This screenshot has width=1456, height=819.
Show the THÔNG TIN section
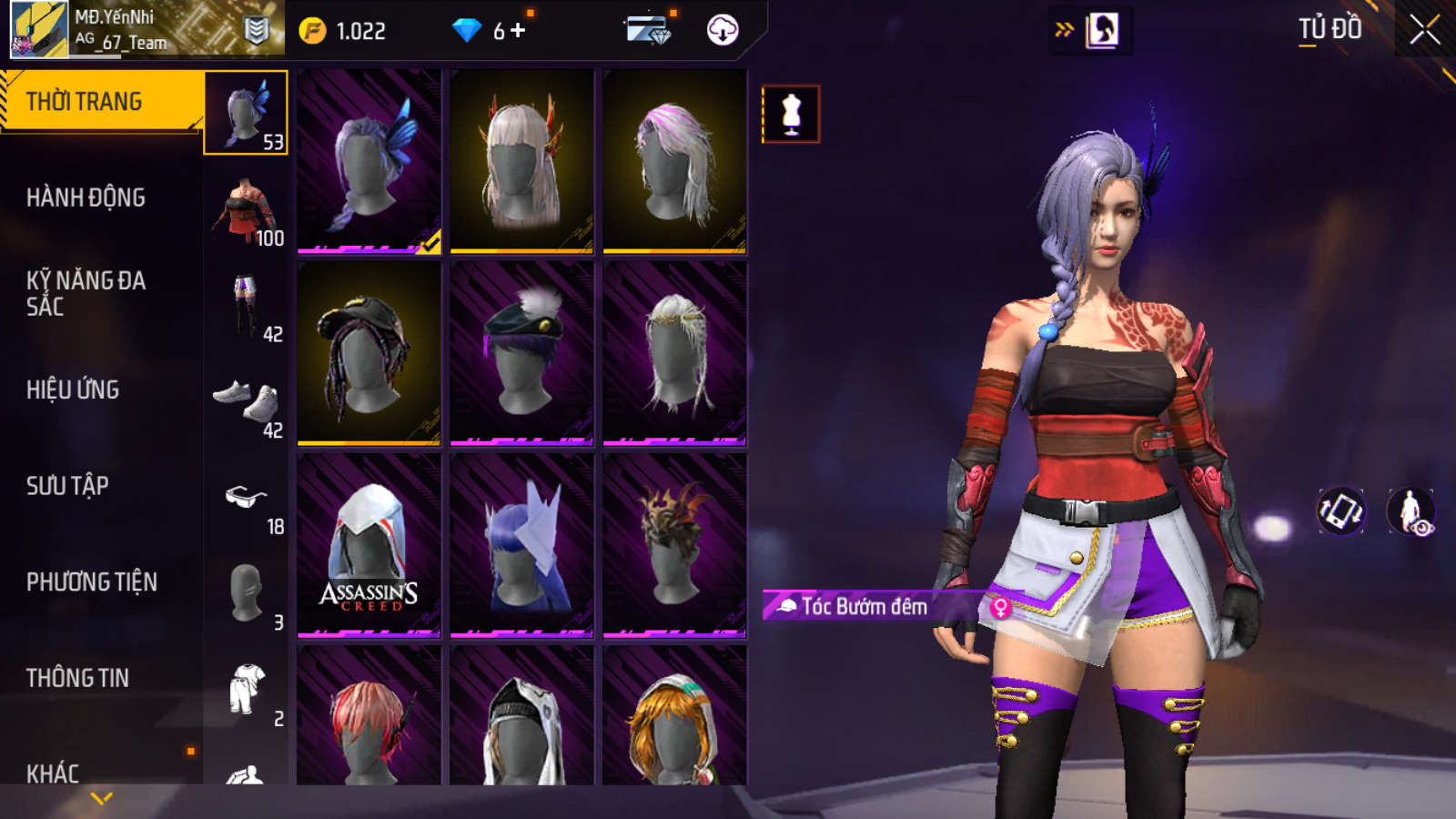(x=77, y=678)
